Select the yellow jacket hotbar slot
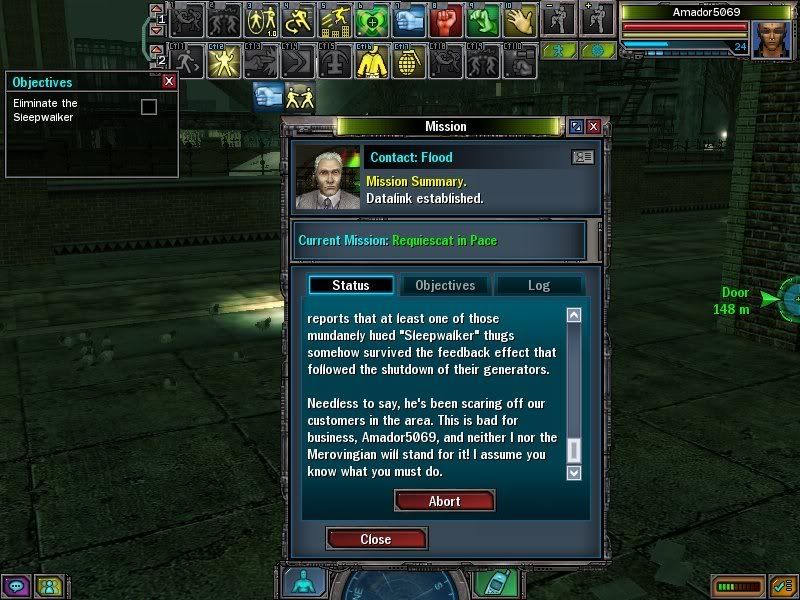The height and width of the screenshot is (600, 800). 371,61
